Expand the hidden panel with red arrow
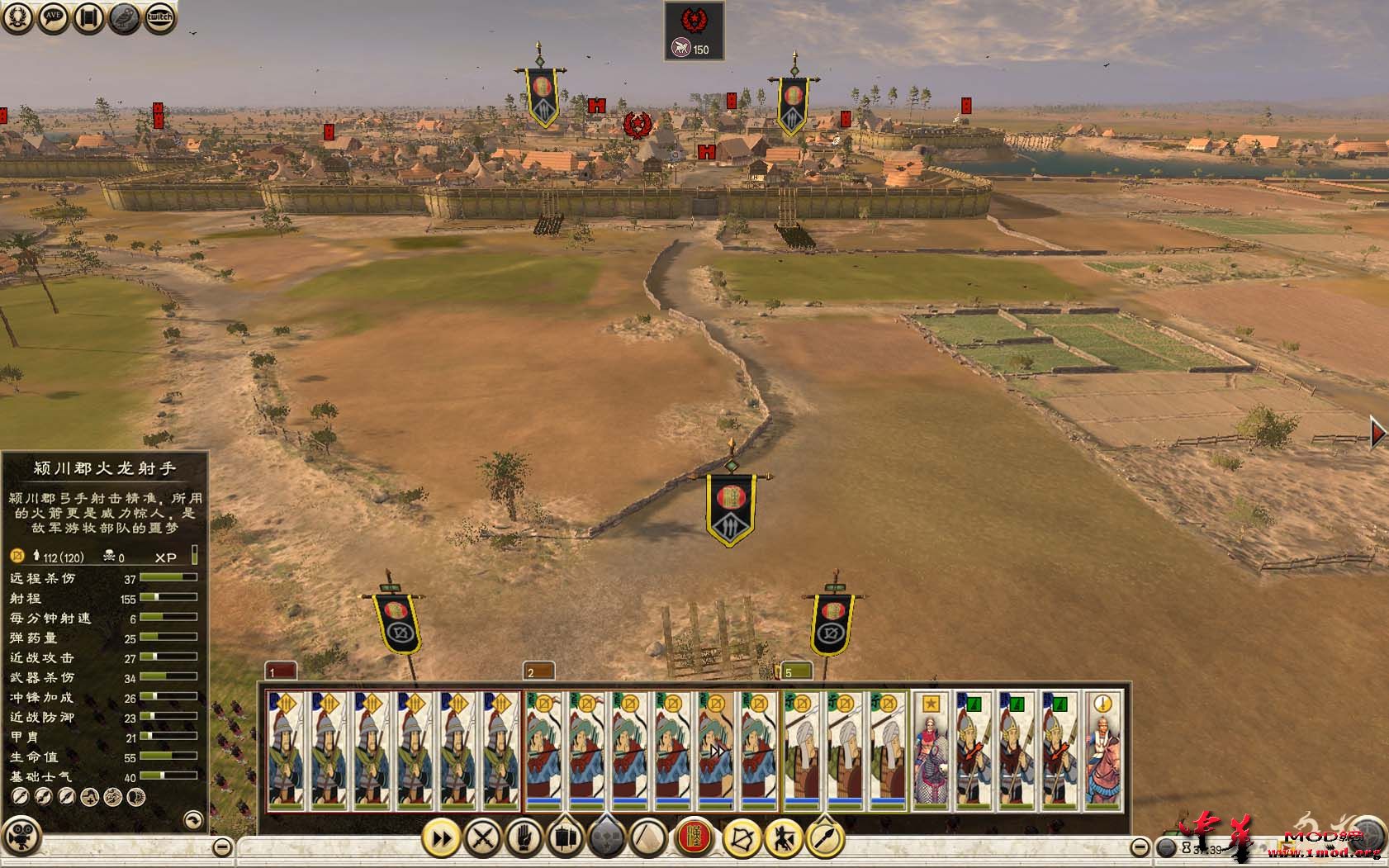Screen dimensions: 1389x868 pyautogui.click(x=1377, y=432)
